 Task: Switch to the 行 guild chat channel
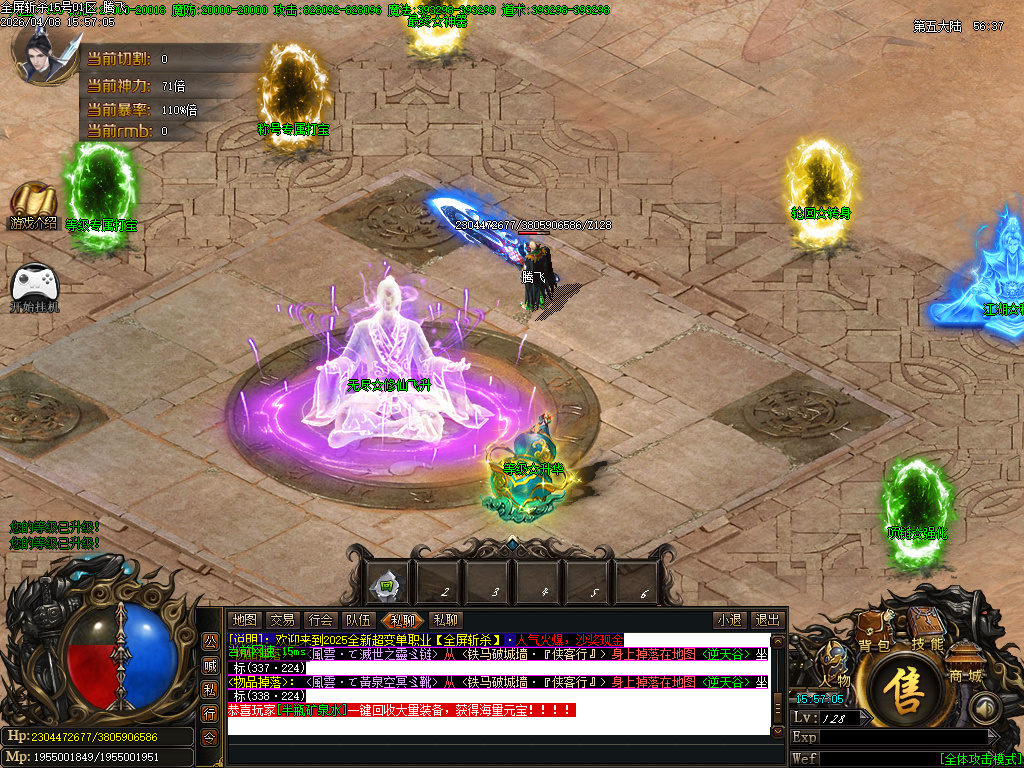point(210,713)
